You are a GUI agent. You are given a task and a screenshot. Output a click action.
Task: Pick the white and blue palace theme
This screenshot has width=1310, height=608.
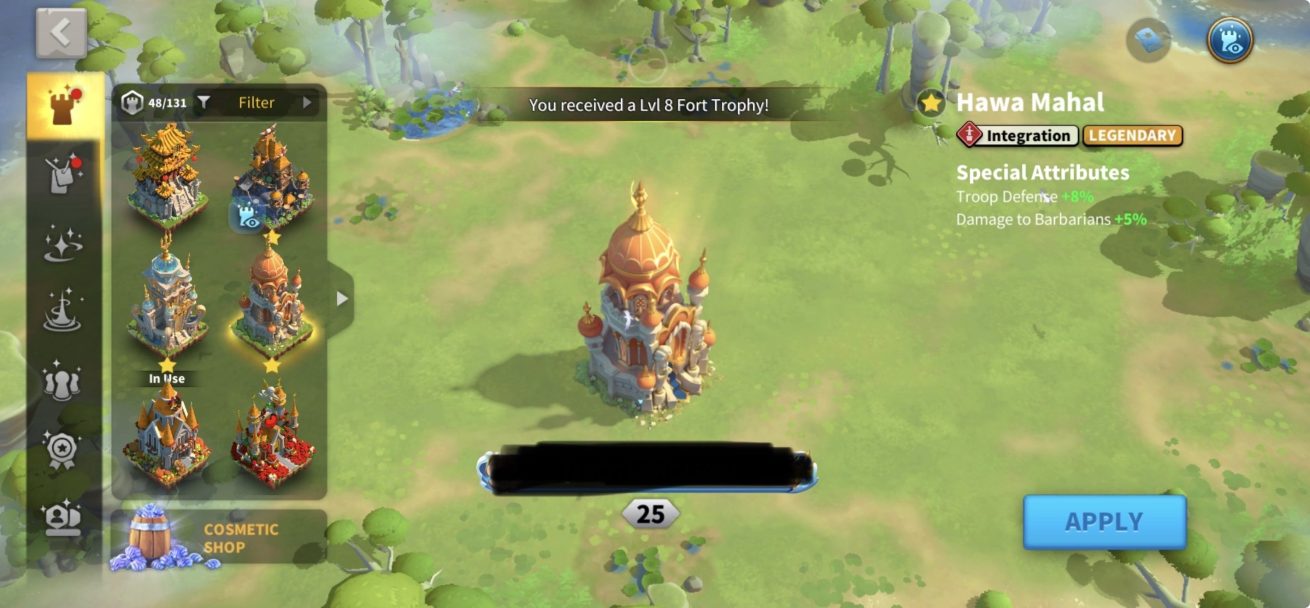pyautogui.click(x=167, y=298)
